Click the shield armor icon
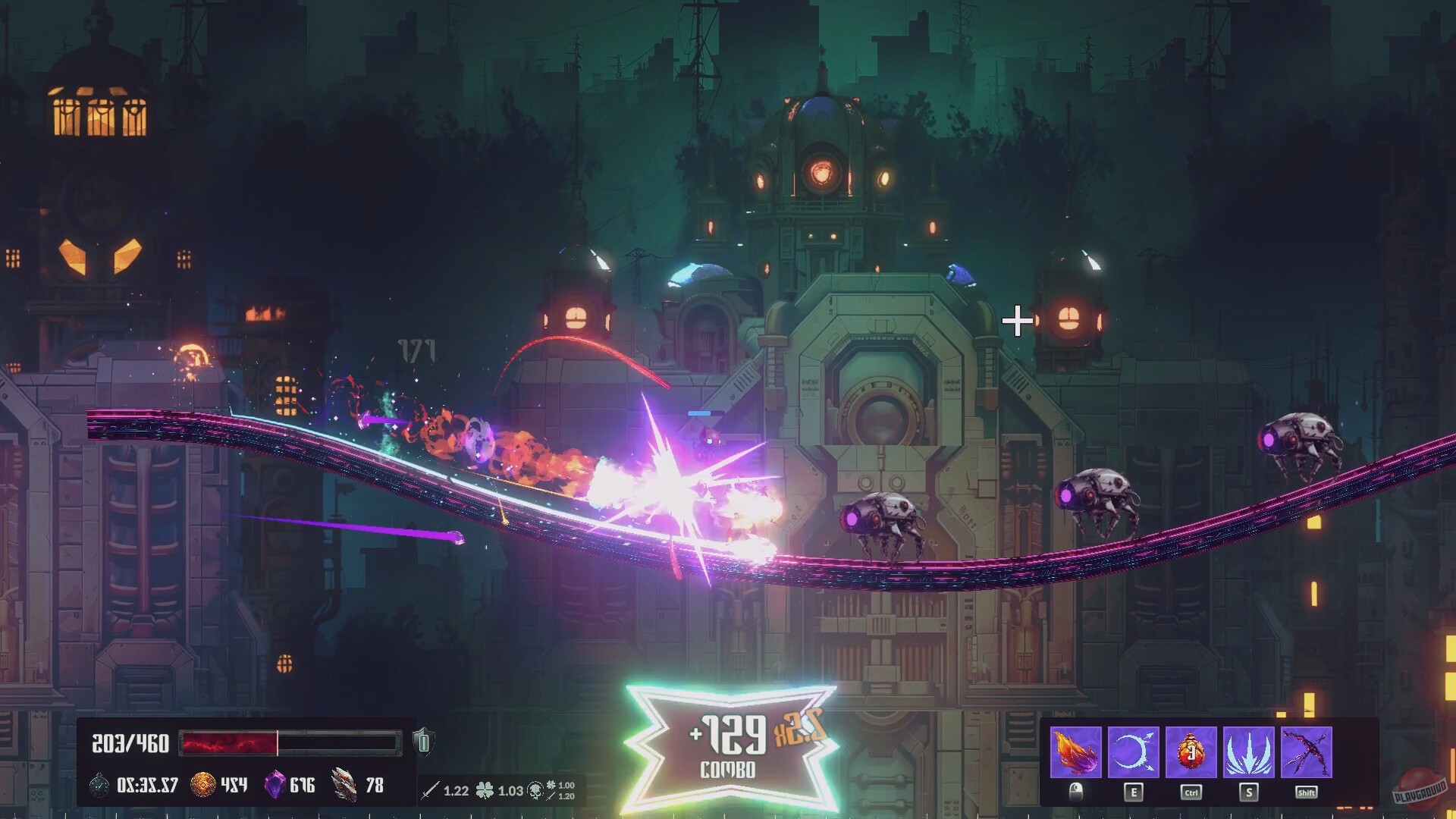 point(423,742)
